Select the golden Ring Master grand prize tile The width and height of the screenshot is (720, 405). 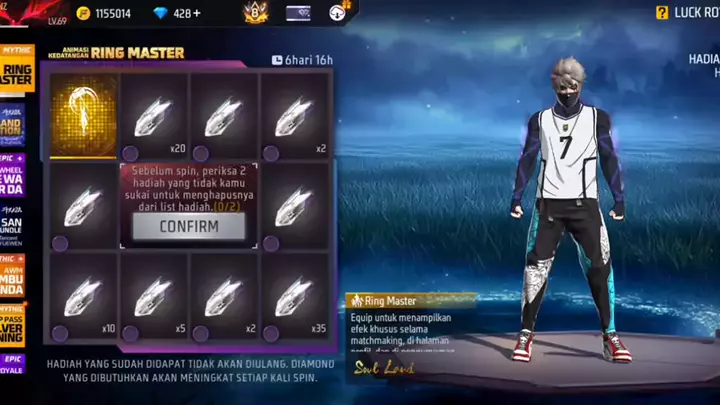pos(83,115)
